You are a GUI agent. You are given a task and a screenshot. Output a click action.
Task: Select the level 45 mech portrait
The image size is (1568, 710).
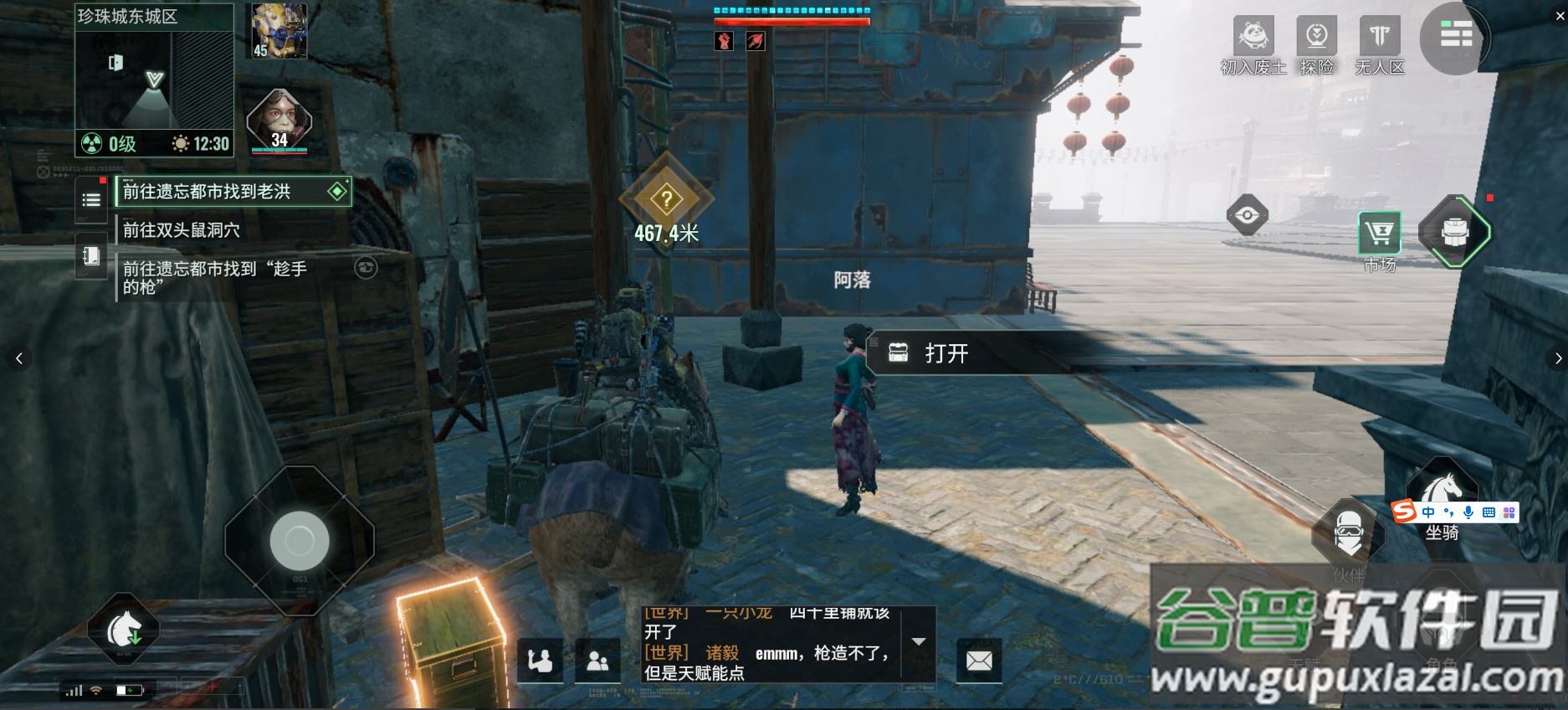(x=279, y=31)
